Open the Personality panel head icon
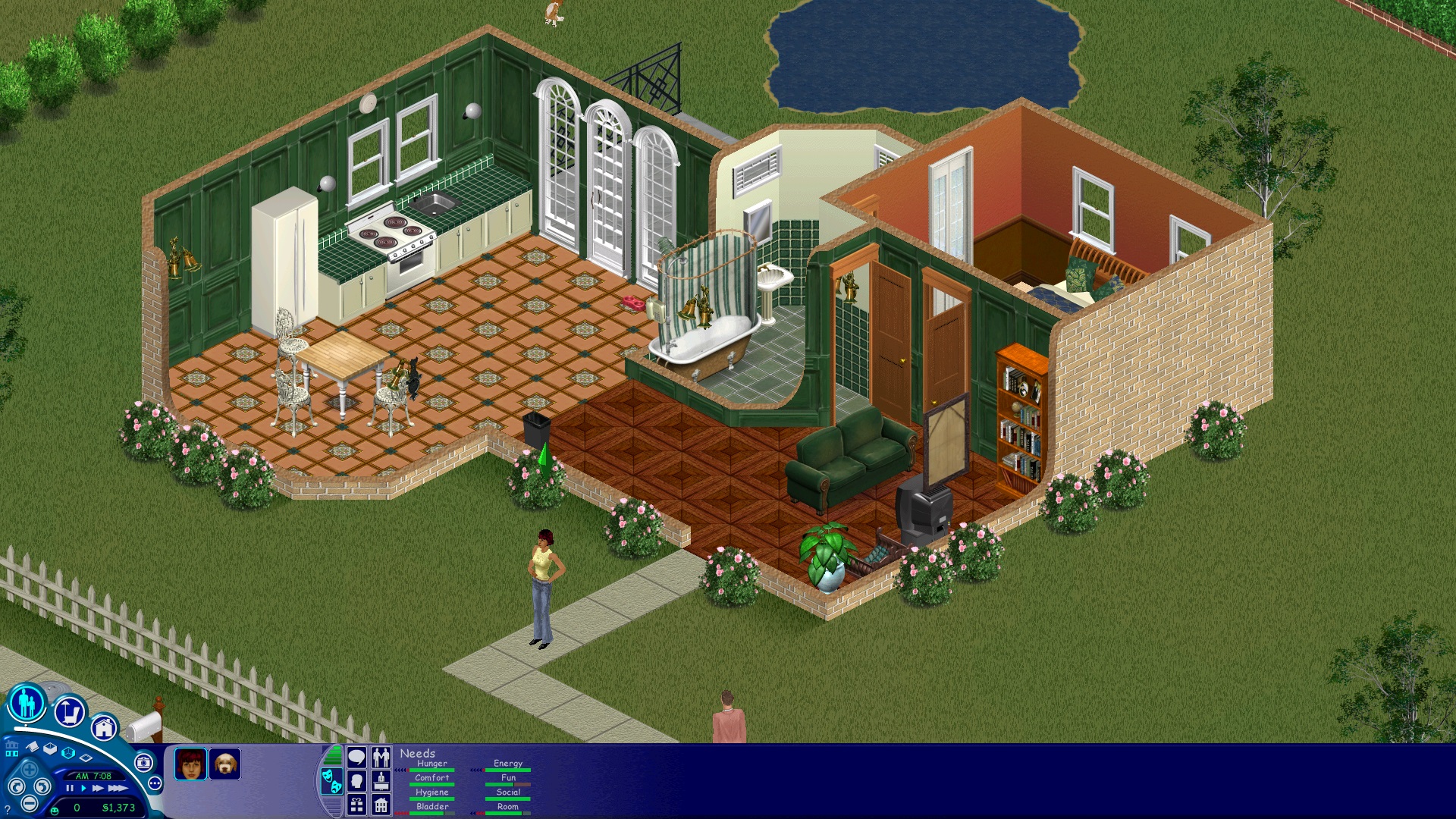Viewport: 1456px width, 819px height. click(357, 783)
